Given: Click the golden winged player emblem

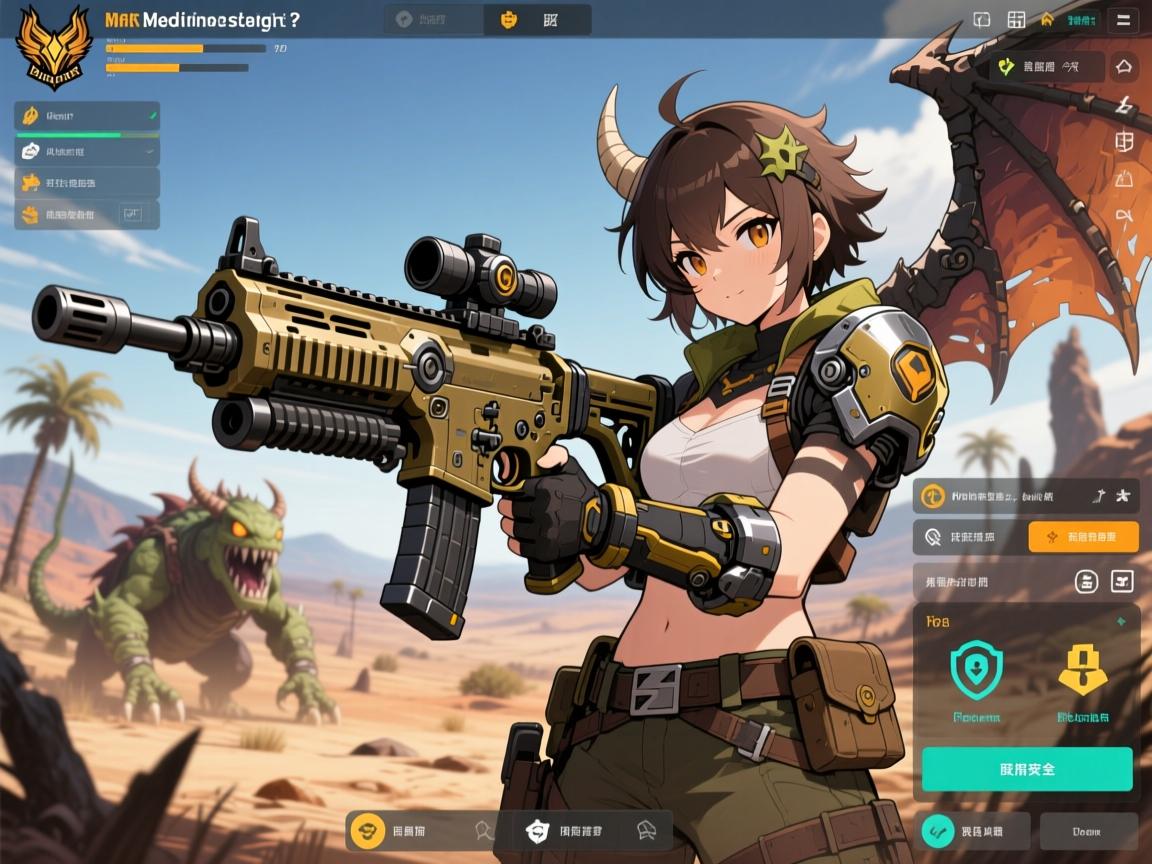Looking at the screenshot, I should [x=54, y=45].
